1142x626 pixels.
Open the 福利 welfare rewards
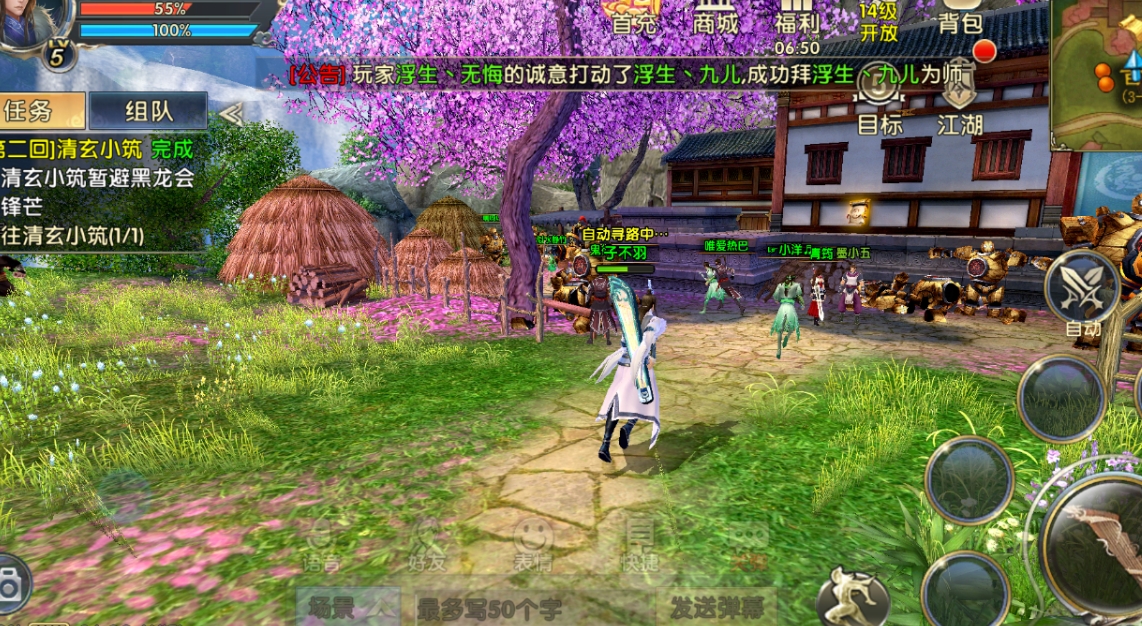tap(796, 20)
